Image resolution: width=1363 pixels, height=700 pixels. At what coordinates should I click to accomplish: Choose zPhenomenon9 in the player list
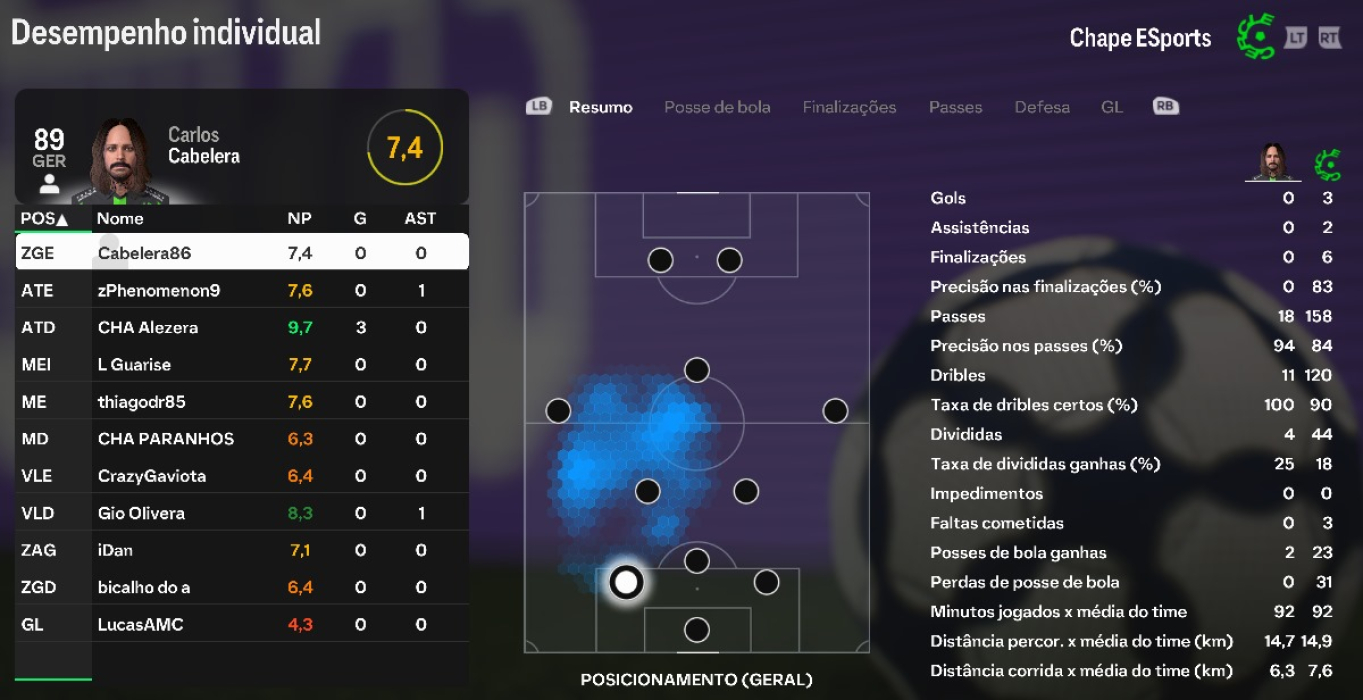click(242, 291)
